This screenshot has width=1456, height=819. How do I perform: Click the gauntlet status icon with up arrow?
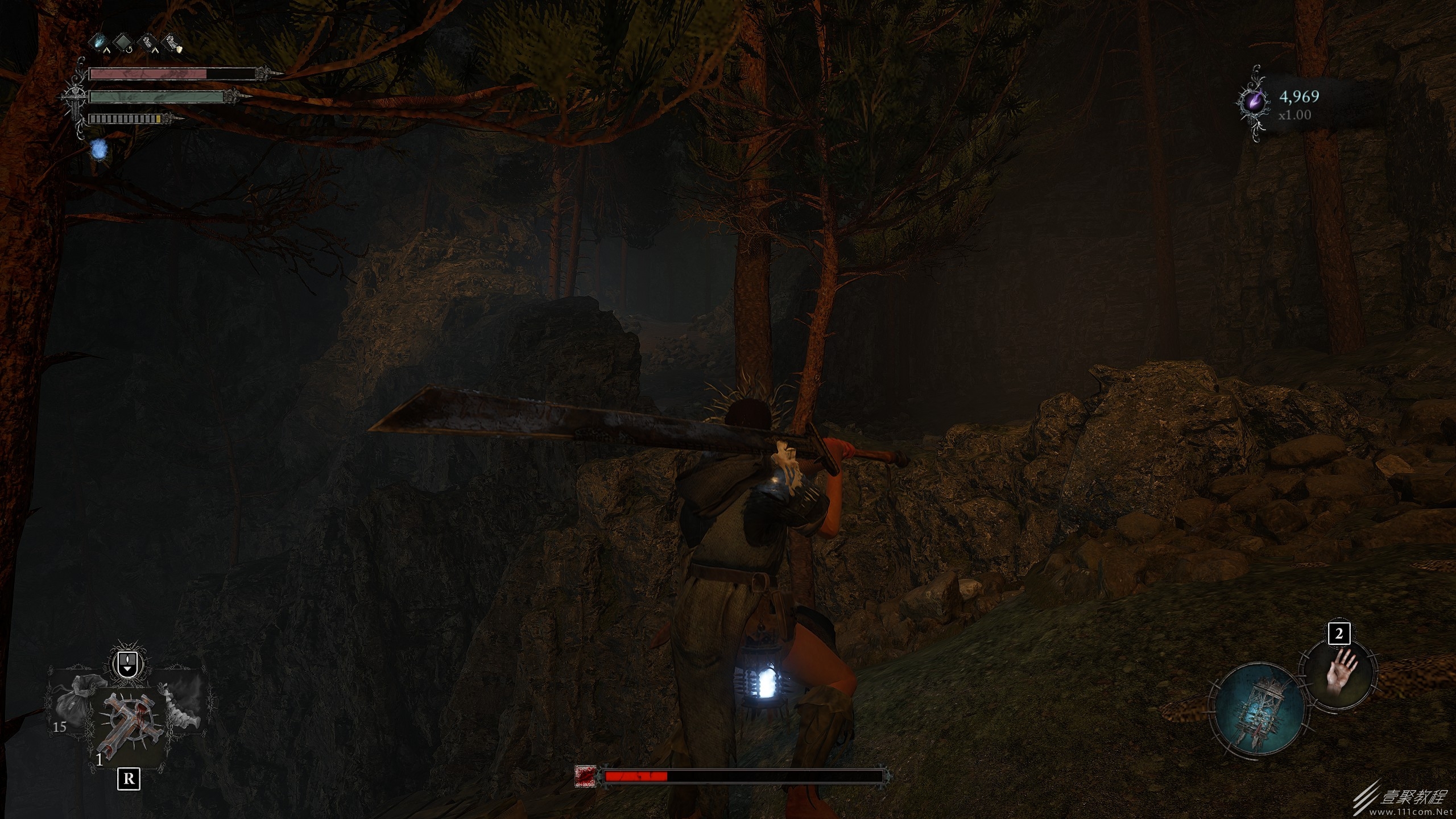(148, 42)
